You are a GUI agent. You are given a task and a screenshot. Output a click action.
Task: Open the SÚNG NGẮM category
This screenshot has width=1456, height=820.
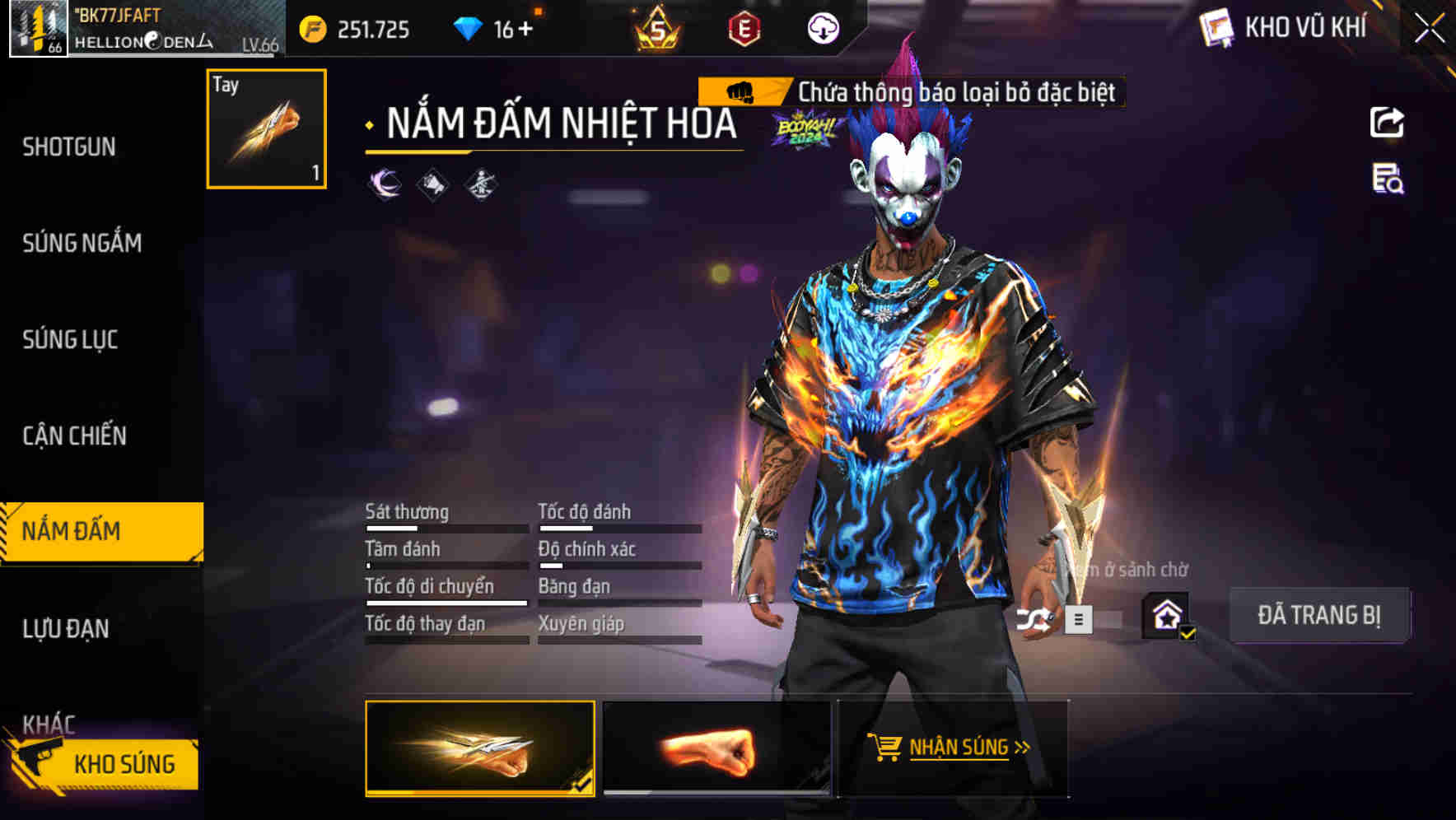pos(82,243)
